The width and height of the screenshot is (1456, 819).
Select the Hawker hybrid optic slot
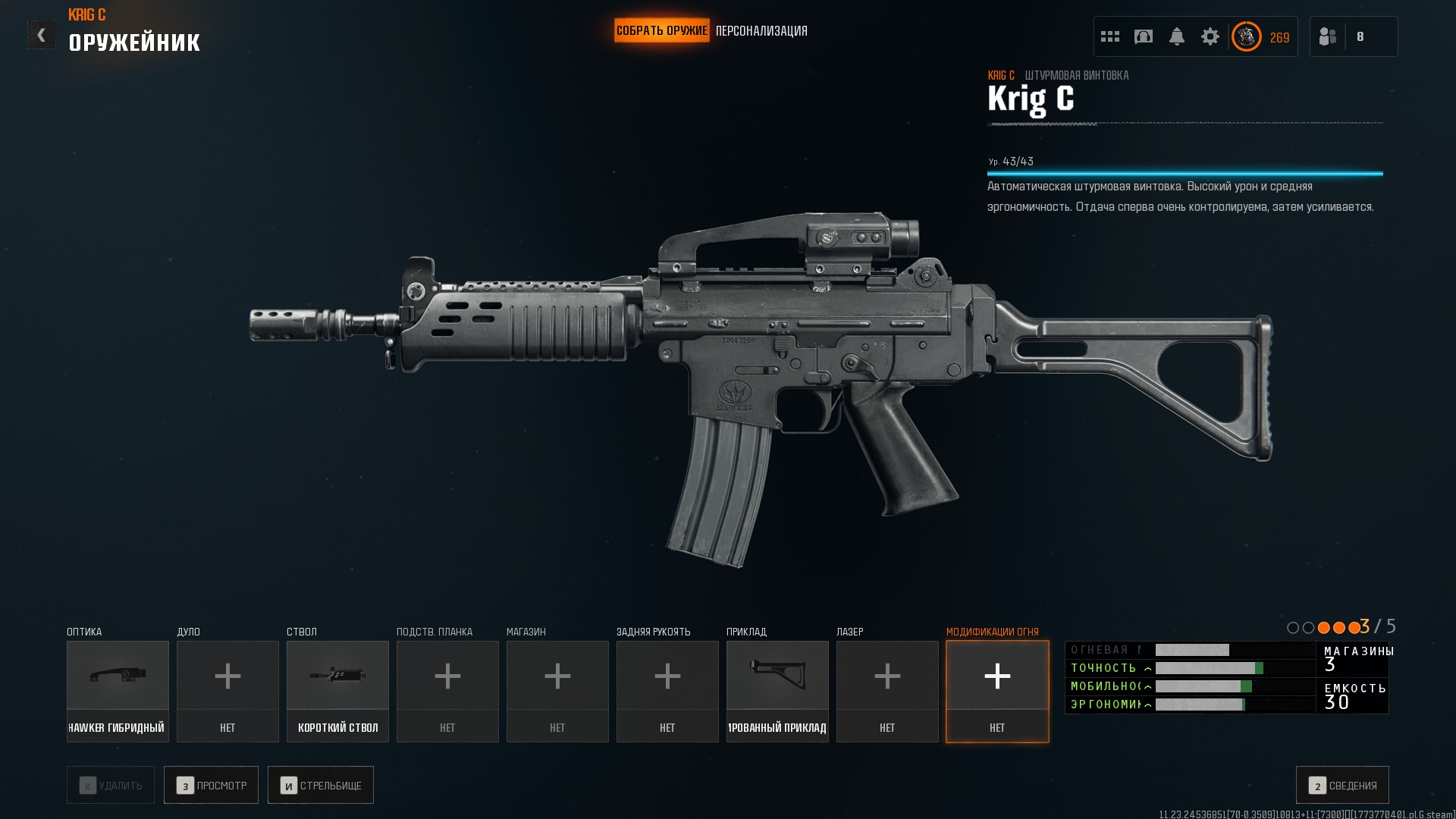[x=118, y=691]
